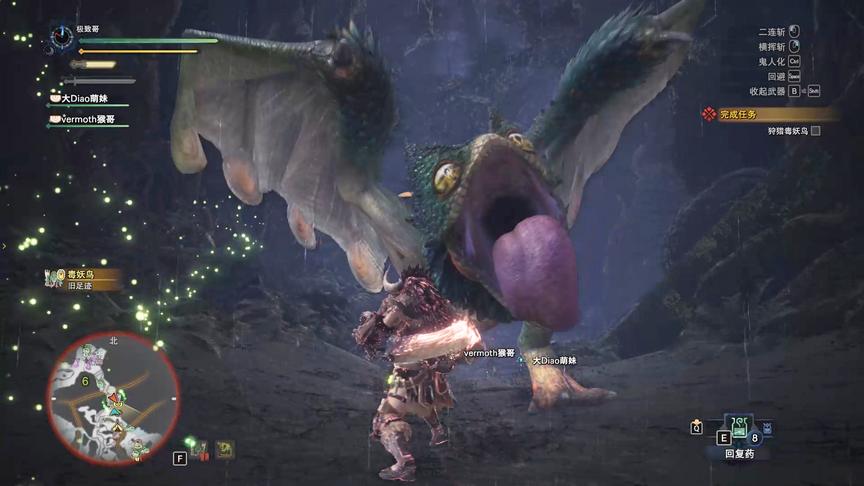
Task: Toggle the 狩猎毒妖鸟 objective checkbox
Action: 816,131
